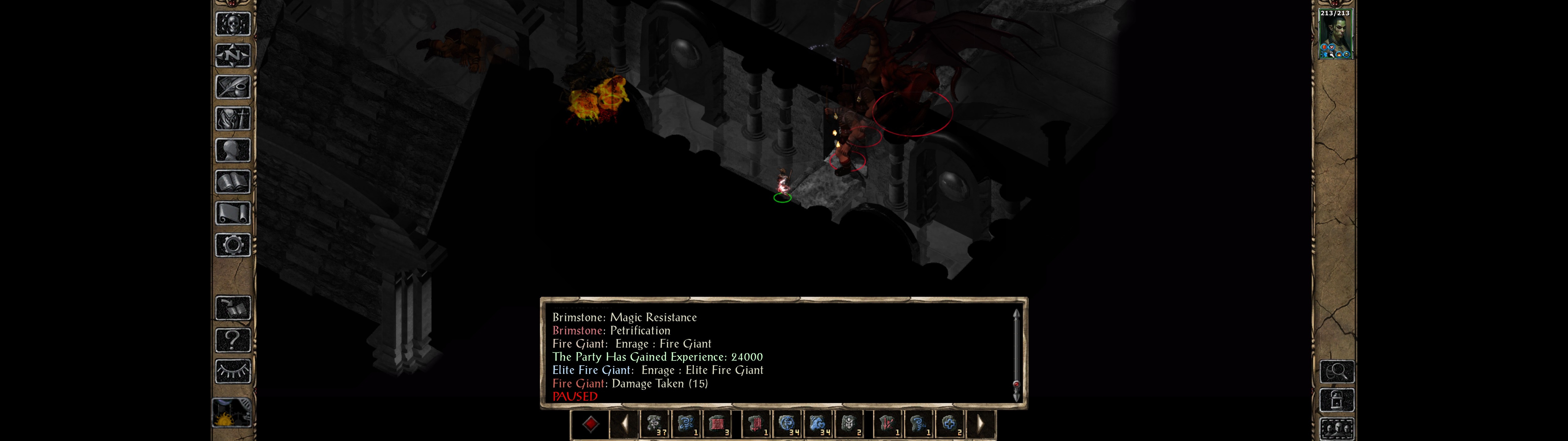Open the area map compass button
The height and width of the screenshot is (441, 1568).
coord(232,56)
